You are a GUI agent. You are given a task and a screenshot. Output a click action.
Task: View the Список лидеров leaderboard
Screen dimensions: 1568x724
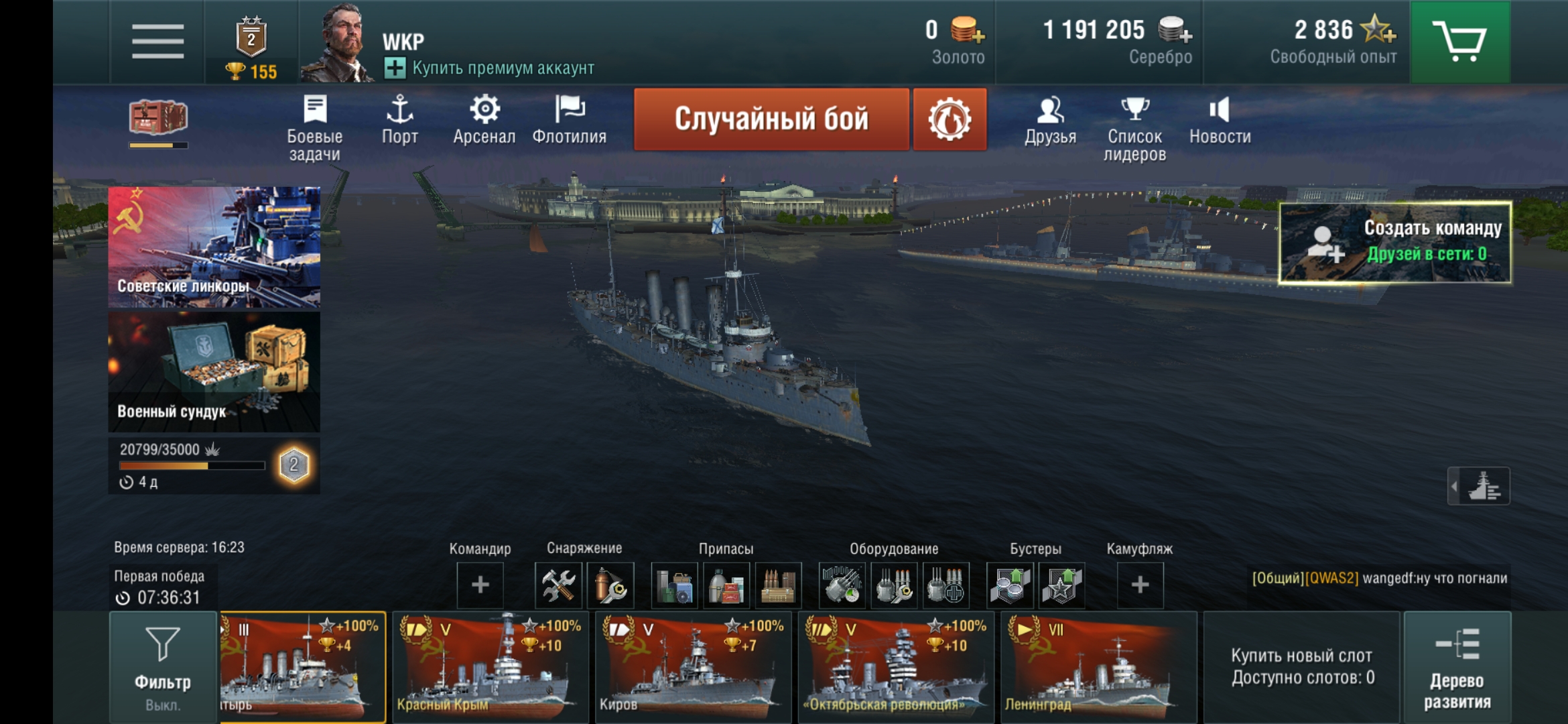(x=1134, y=127)
